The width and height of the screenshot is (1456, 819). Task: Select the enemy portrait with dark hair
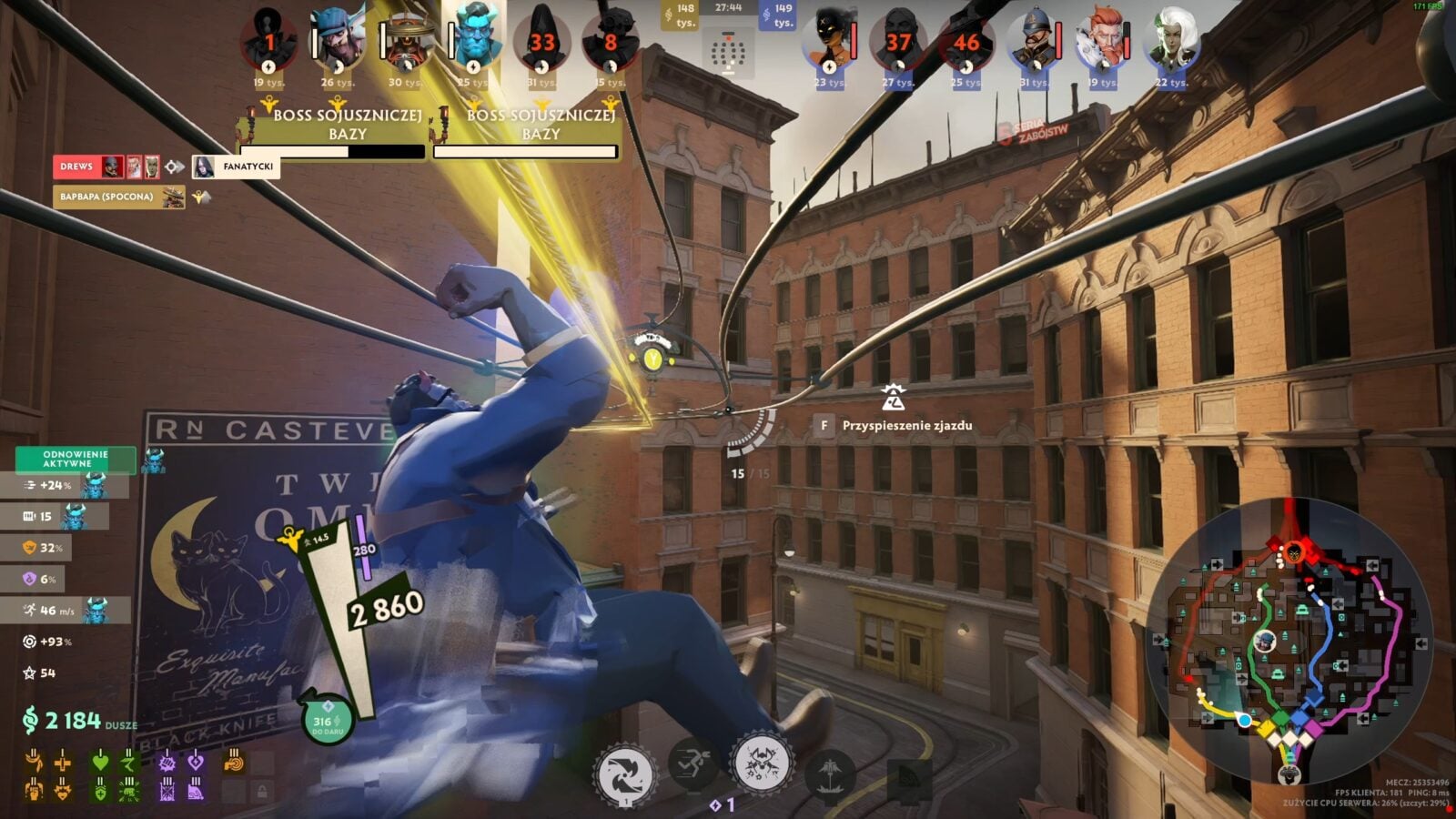tap(830, 42)
